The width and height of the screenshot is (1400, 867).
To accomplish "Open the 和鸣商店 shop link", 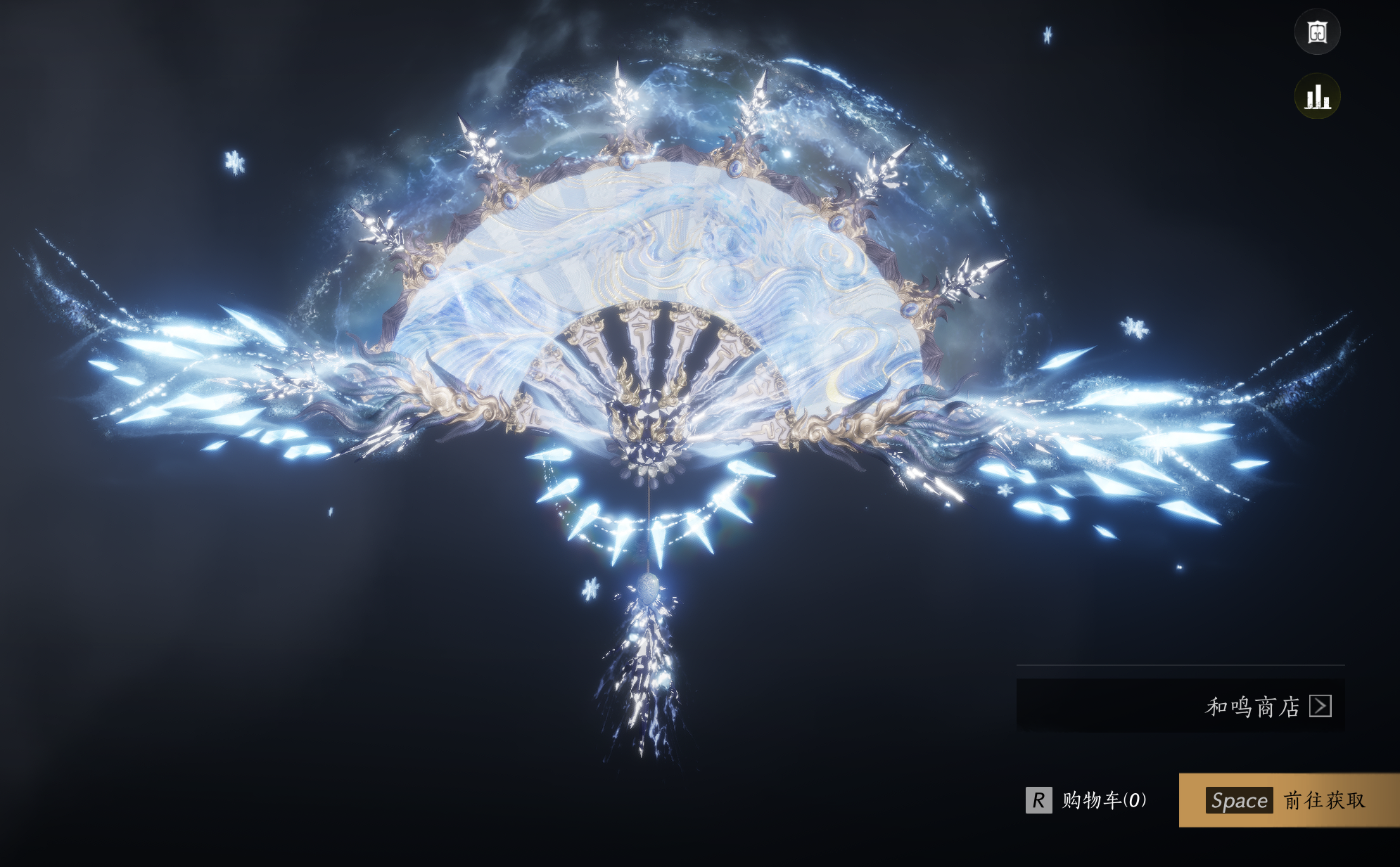I will [1266, 706].
